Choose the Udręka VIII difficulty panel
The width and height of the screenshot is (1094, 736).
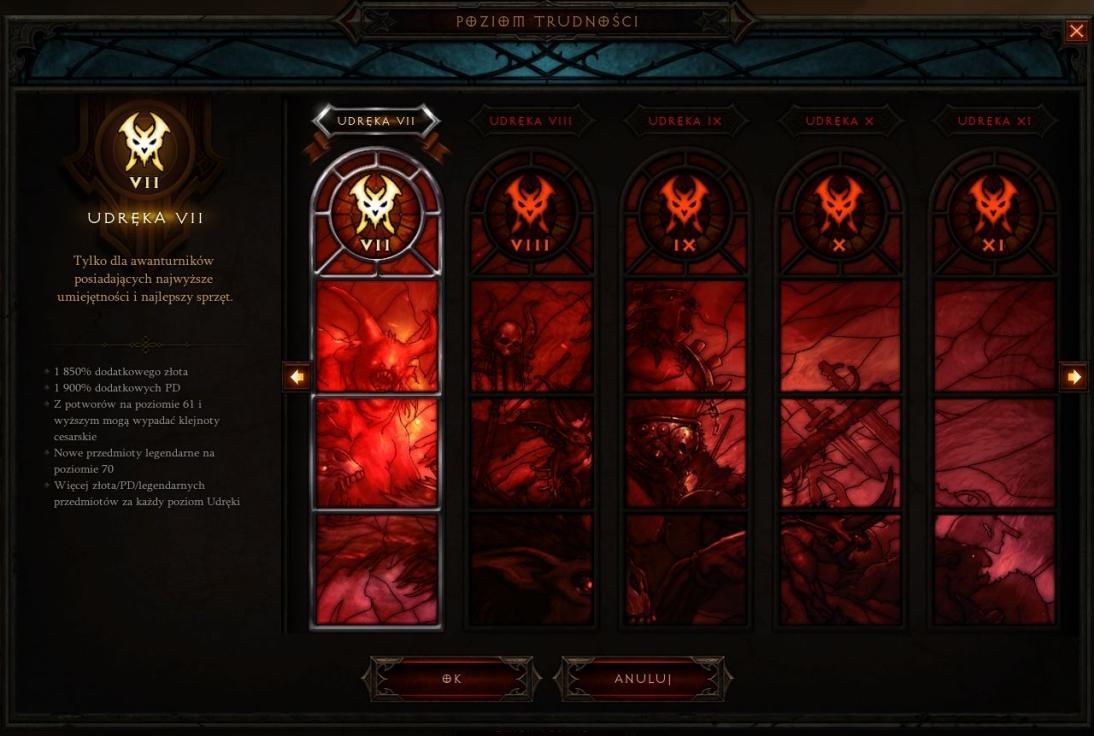coord(531,400)
